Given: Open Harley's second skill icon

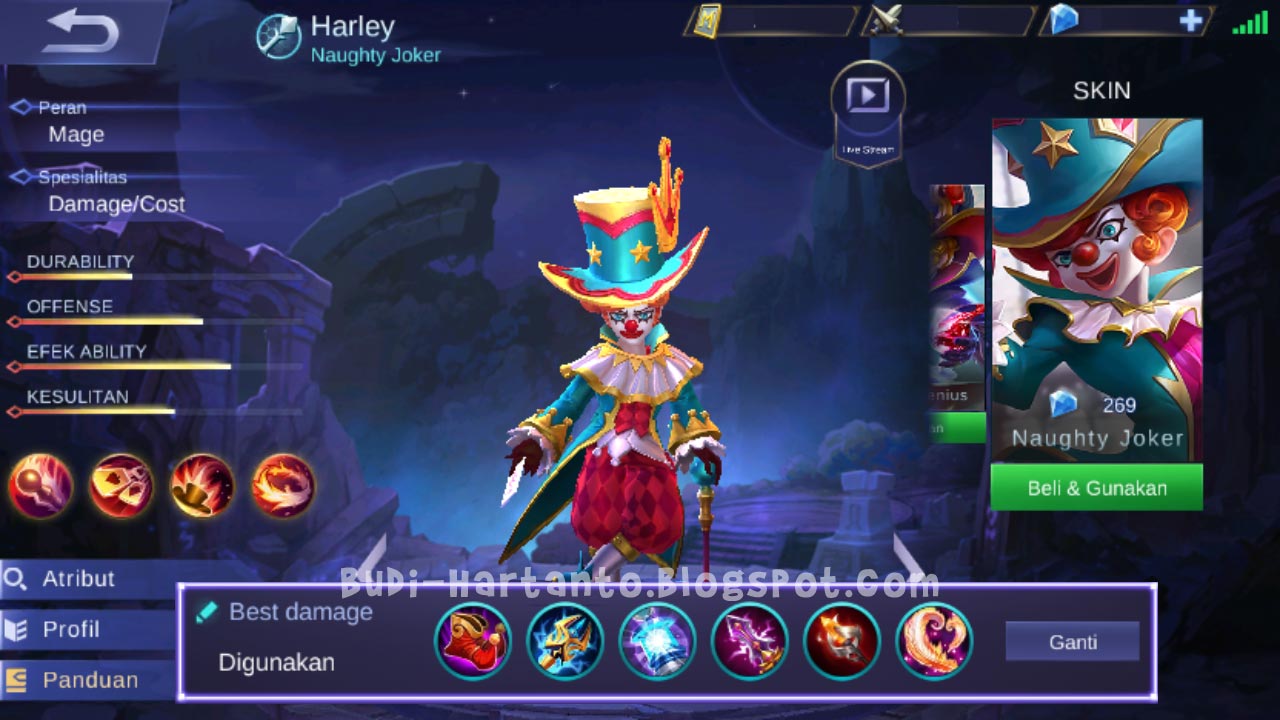Looking at the screenshot, I should pyautogui.click(x=120, y=486).
